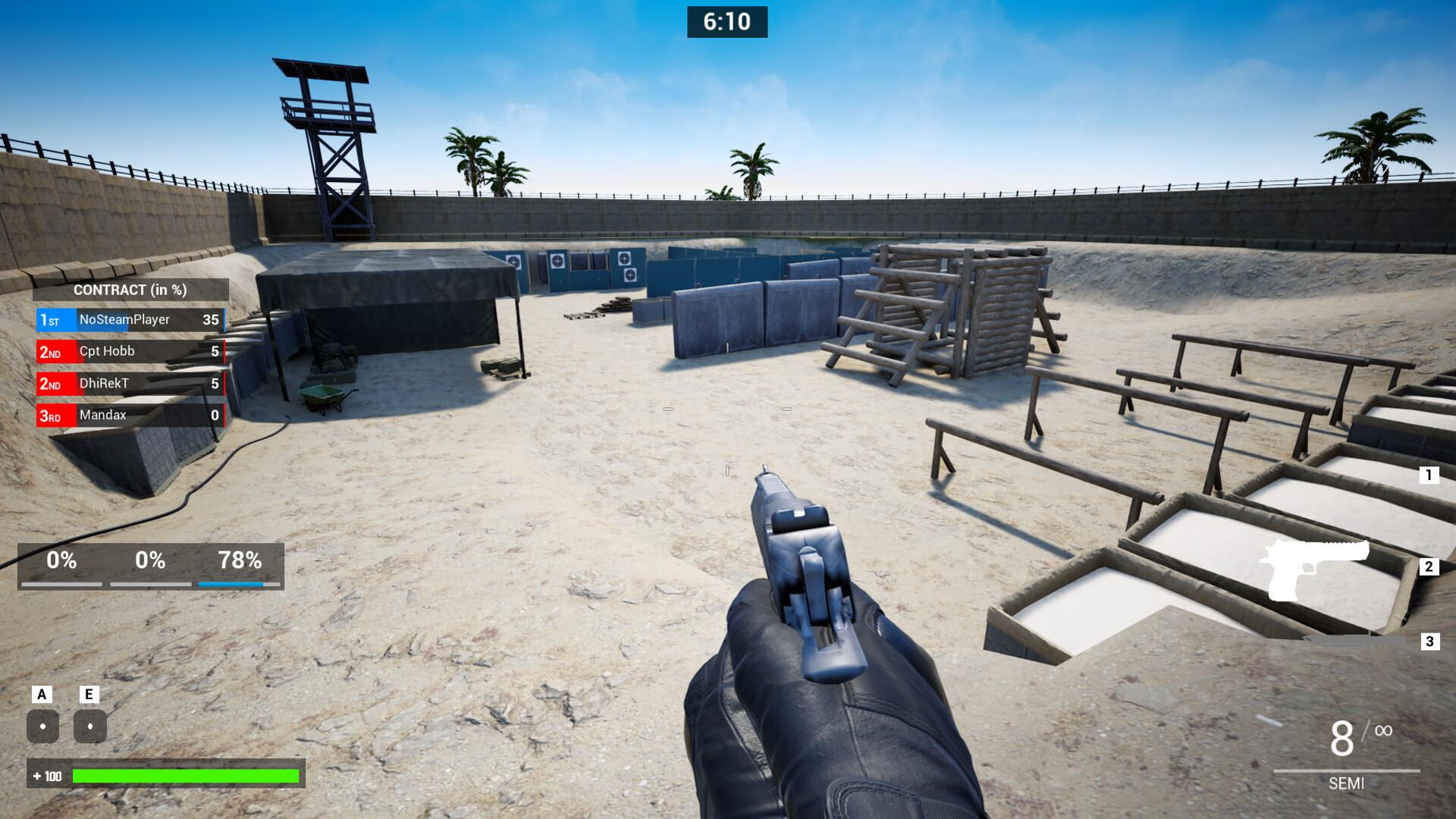Click the 1st place rank badge
This screenshot has width=1456, height=819.
tap(51, 319)
